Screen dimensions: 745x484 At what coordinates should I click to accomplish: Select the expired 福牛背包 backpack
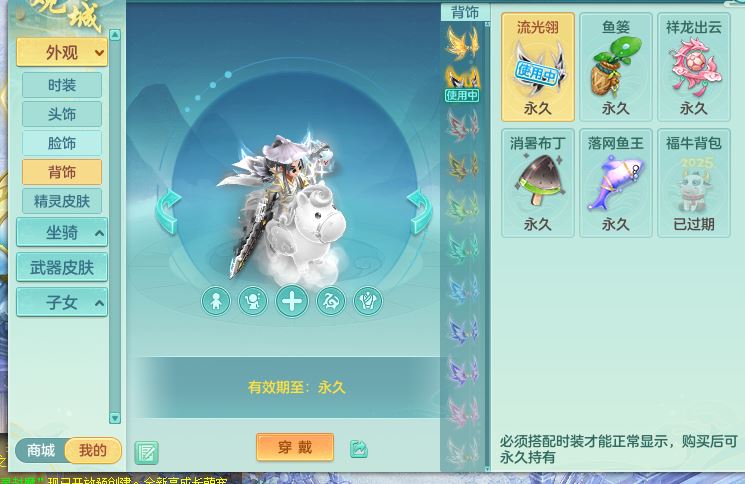click(694, 183)
